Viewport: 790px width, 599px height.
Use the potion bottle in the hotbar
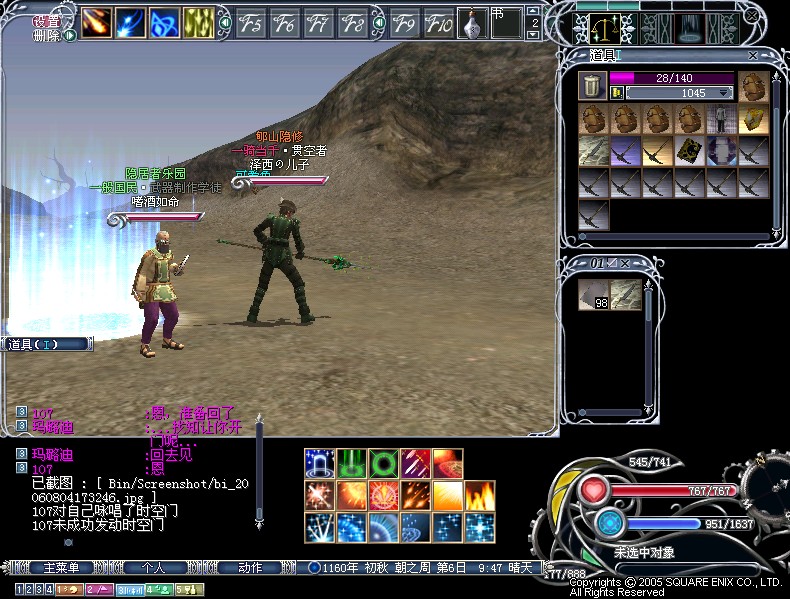473,22
